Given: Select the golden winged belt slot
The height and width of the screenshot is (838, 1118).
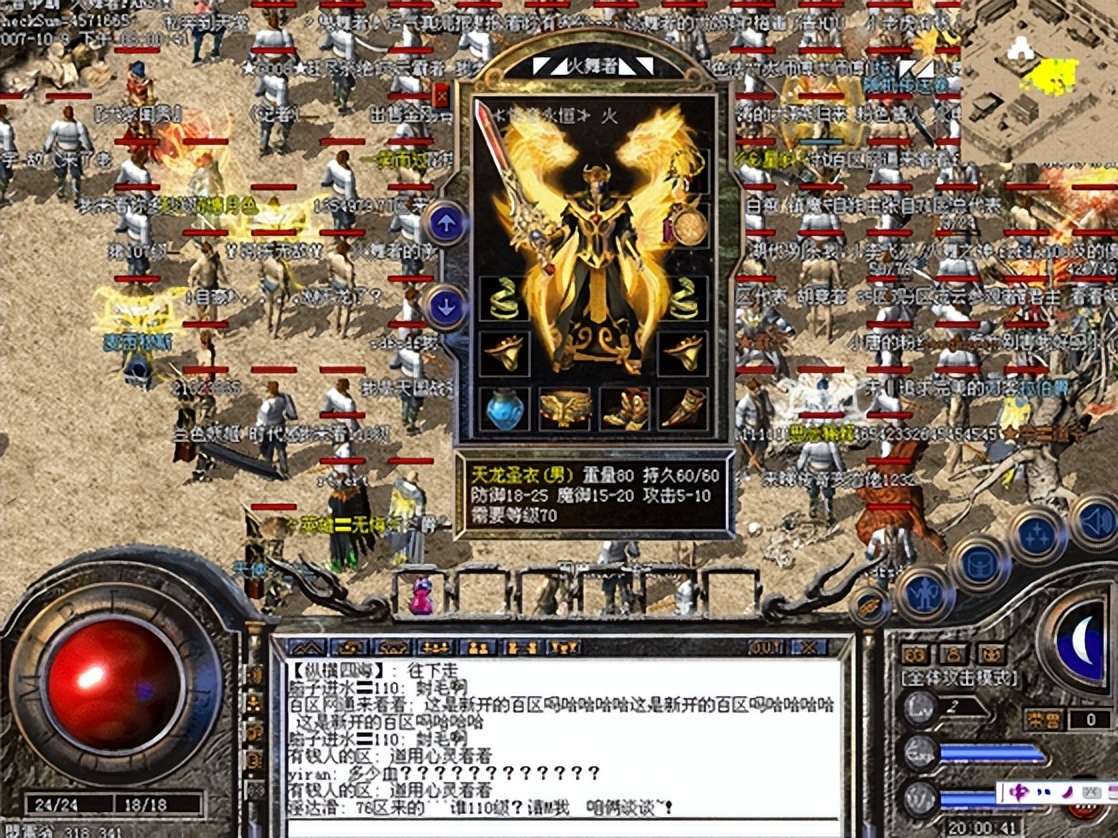Looking at the screenshot, I should click(564, 408).
